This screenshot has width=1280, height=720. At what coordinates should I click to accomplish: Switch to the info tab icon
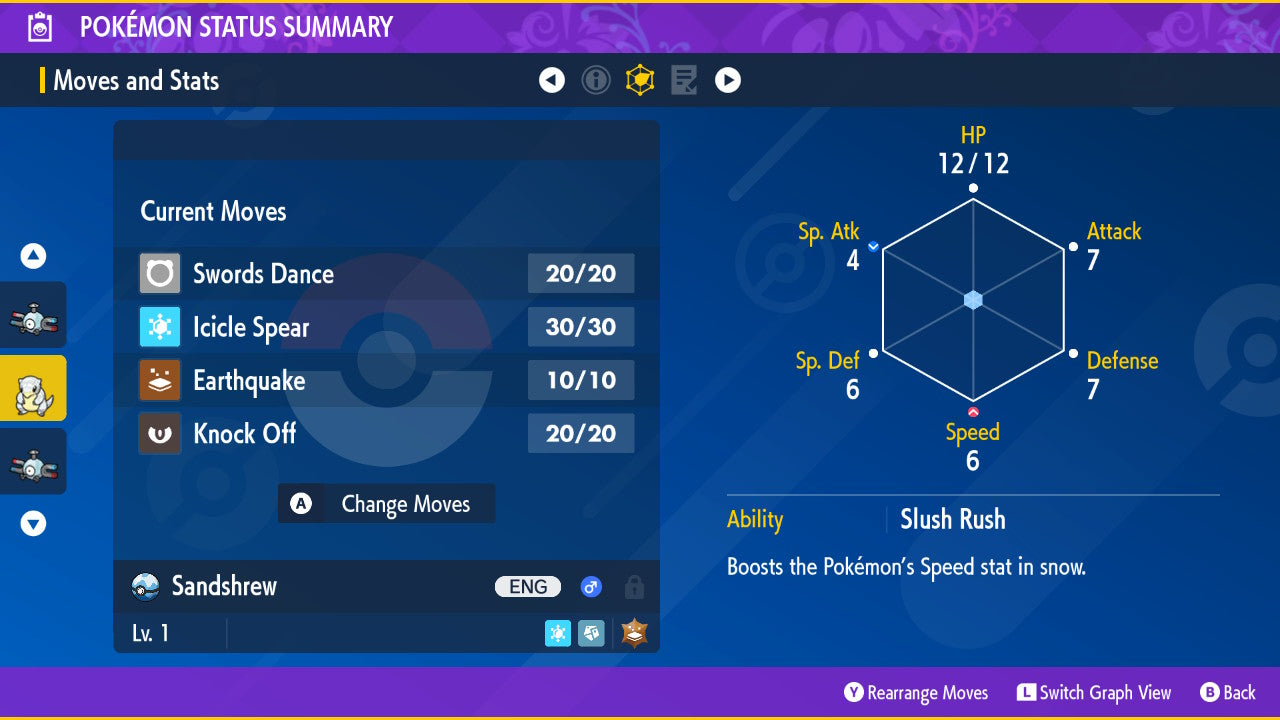tap(596, 80)
